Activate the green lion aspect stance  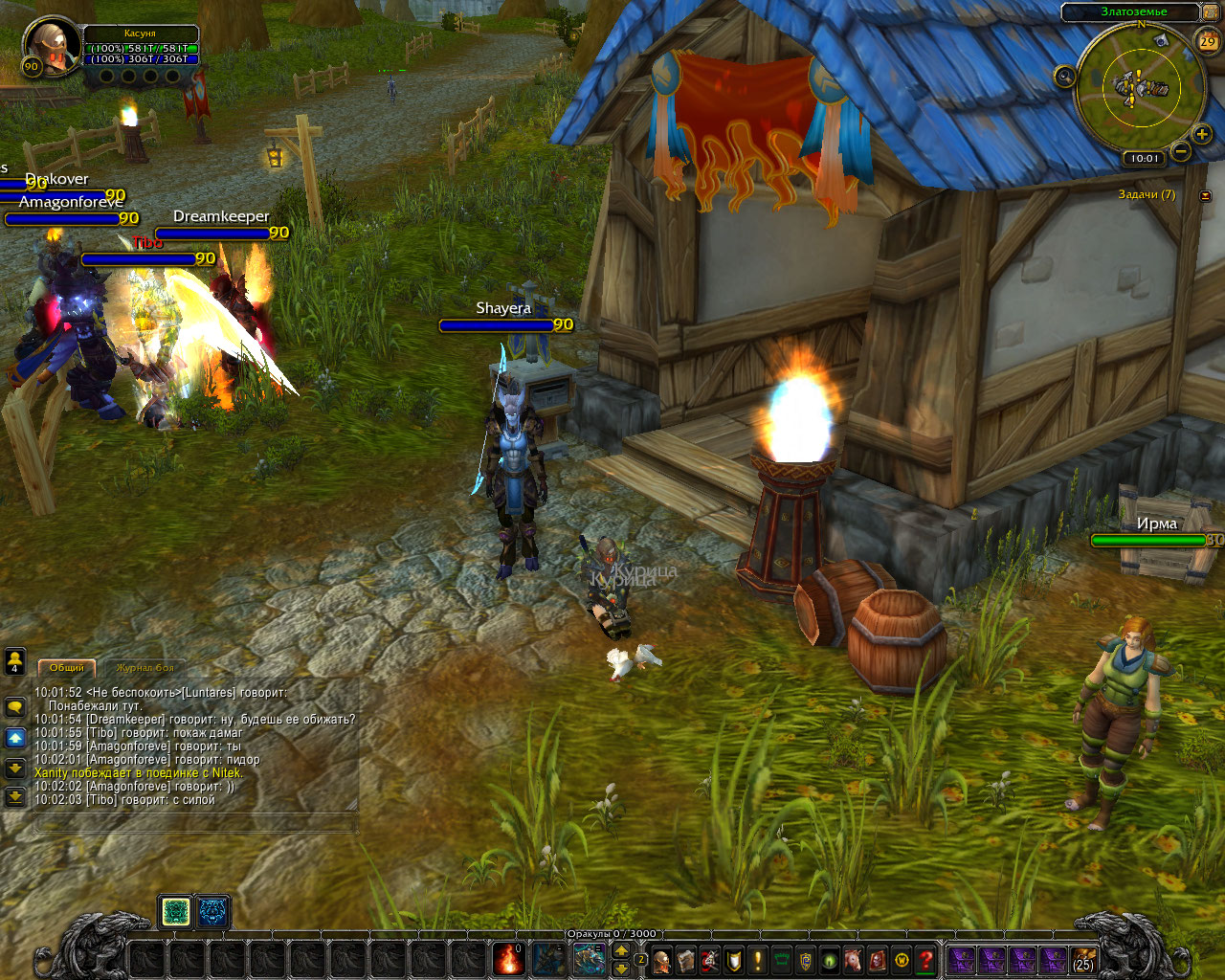(x=175, y=912)
